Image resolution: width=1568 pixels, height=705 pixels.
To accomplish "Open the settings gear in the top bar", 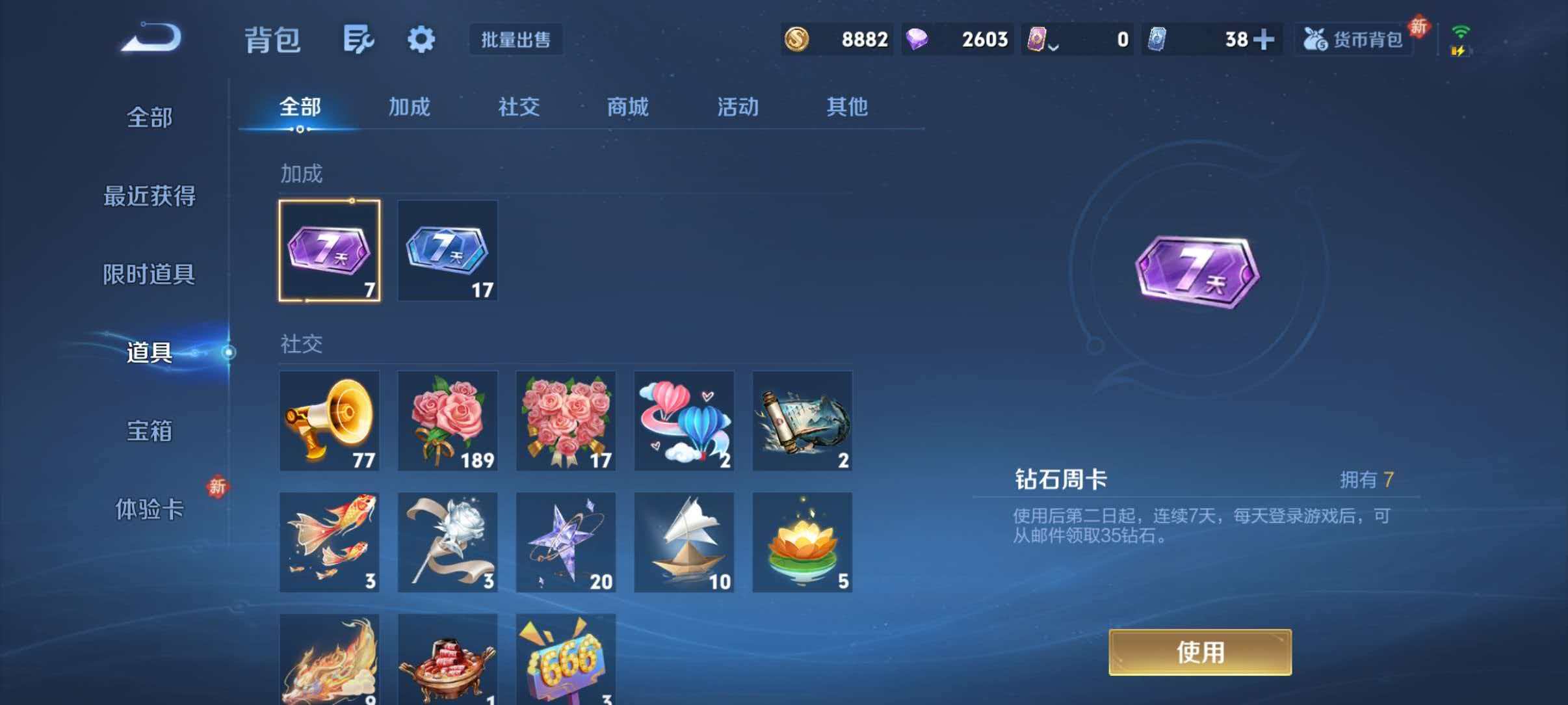I will pyautogui.click(x=421, y=39).
